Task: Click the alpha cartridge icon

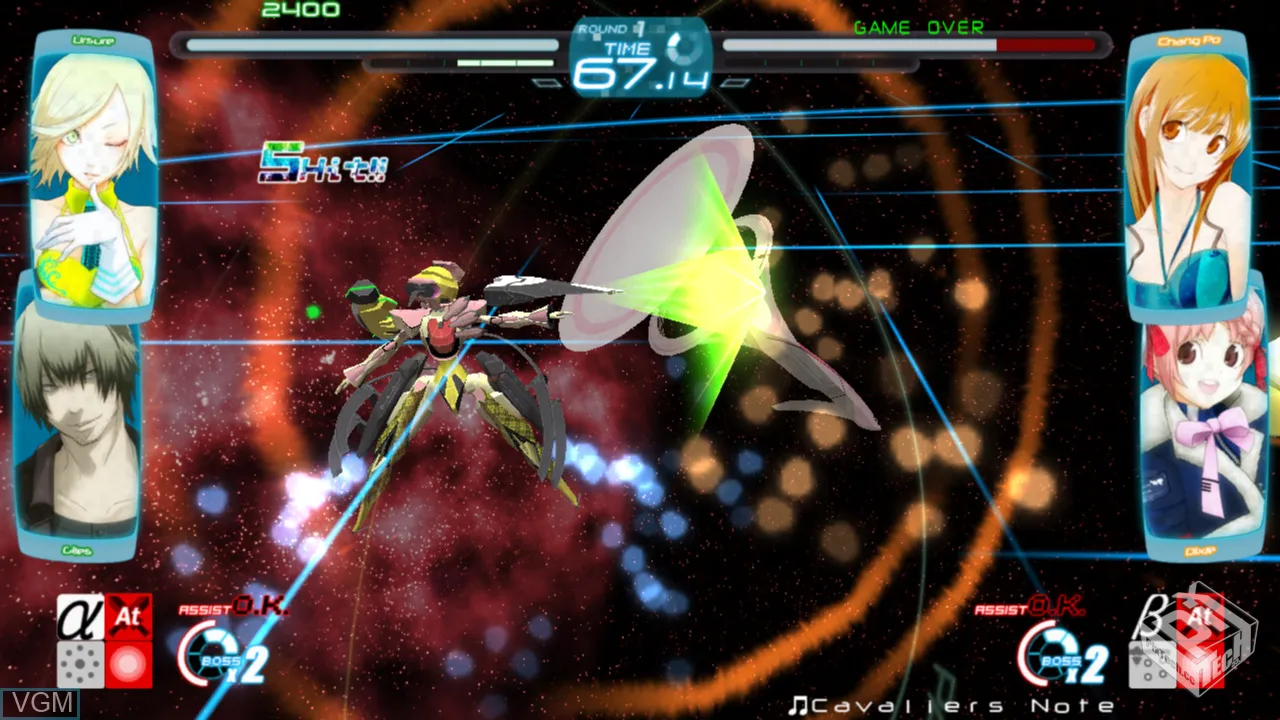Action: (80, 618)
